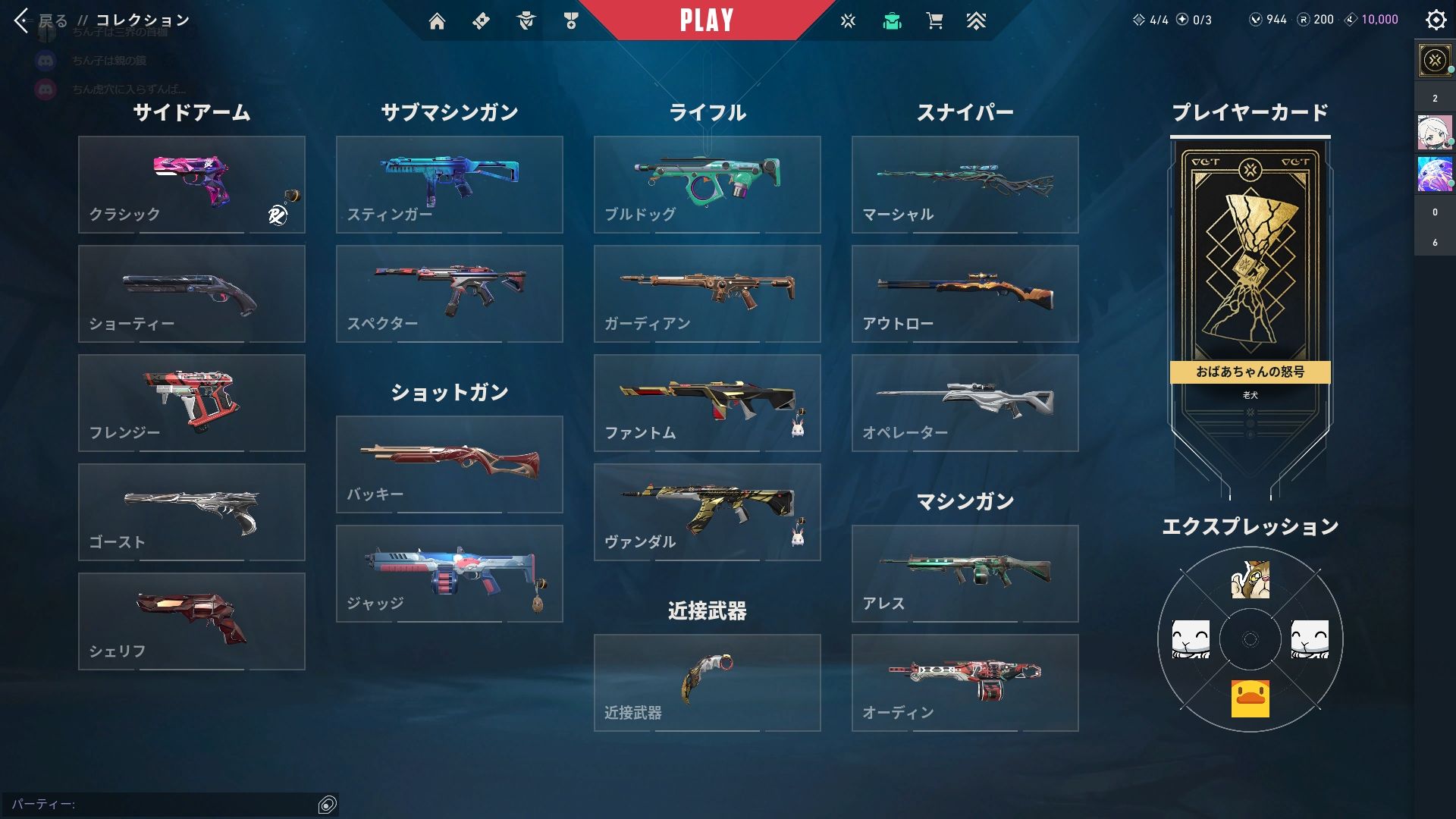Image resolution: width=1456 pixels, height=819 pixels.
Task: Select the オーディン machine gun slot
Action: click(965, 682)
